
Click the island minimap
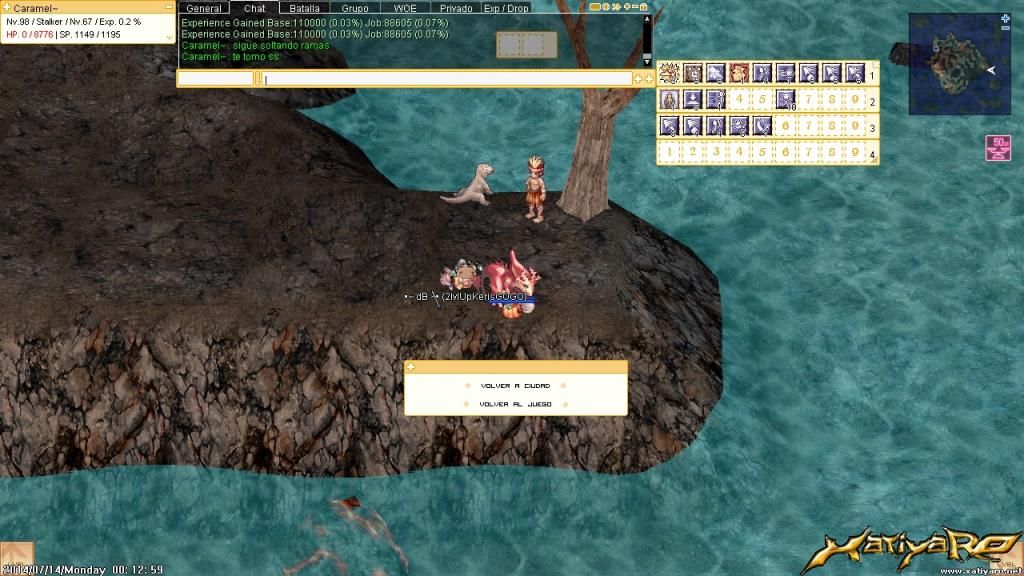[x=955, y=65]
